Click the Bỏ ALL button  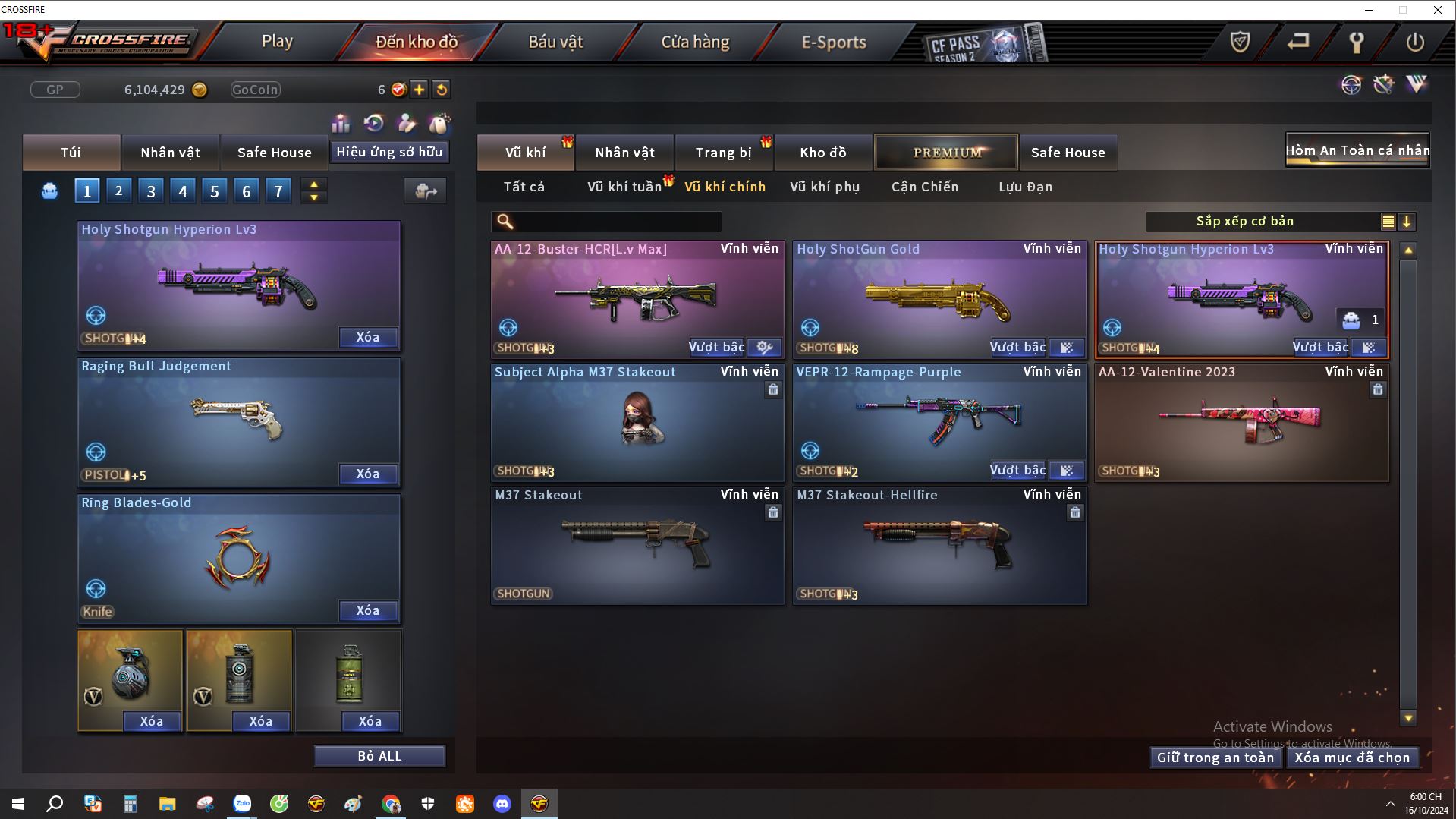379,756
